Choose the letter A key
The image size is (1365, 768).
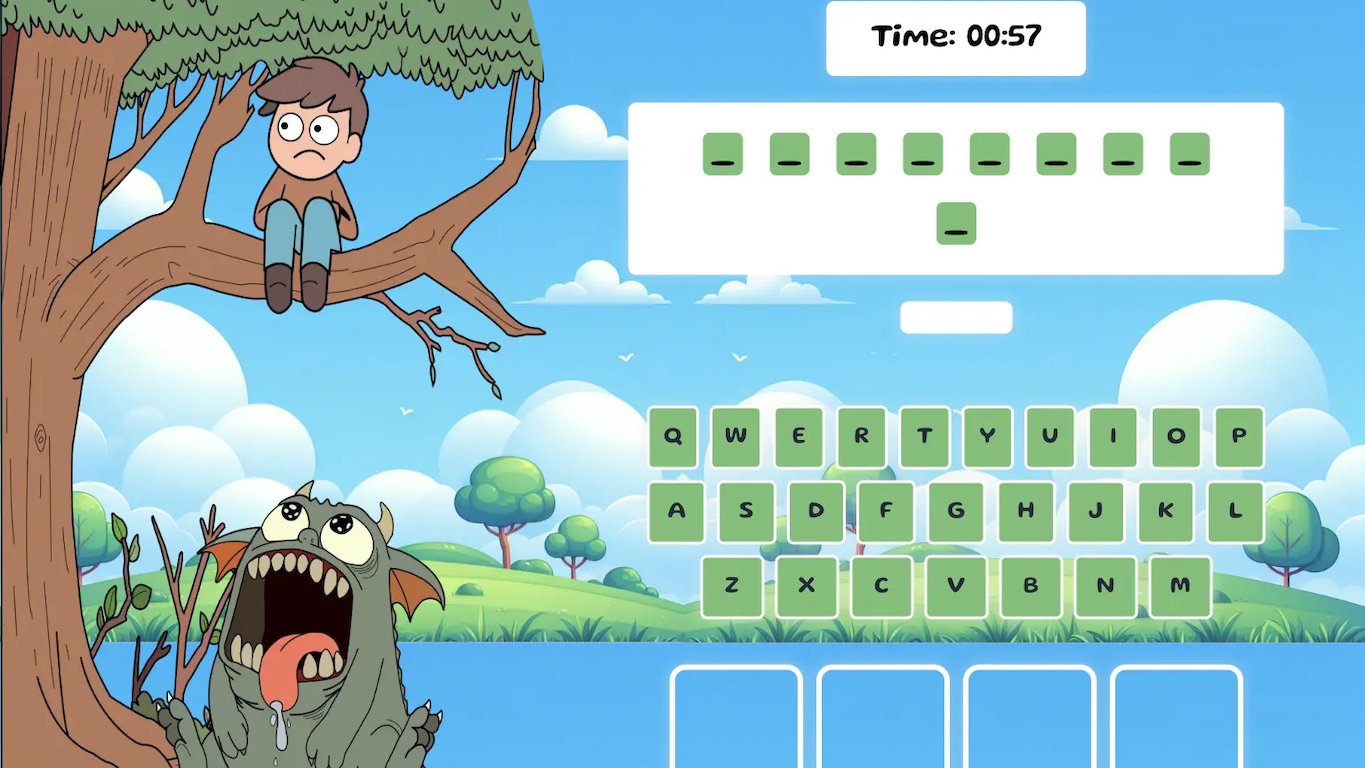675,512
